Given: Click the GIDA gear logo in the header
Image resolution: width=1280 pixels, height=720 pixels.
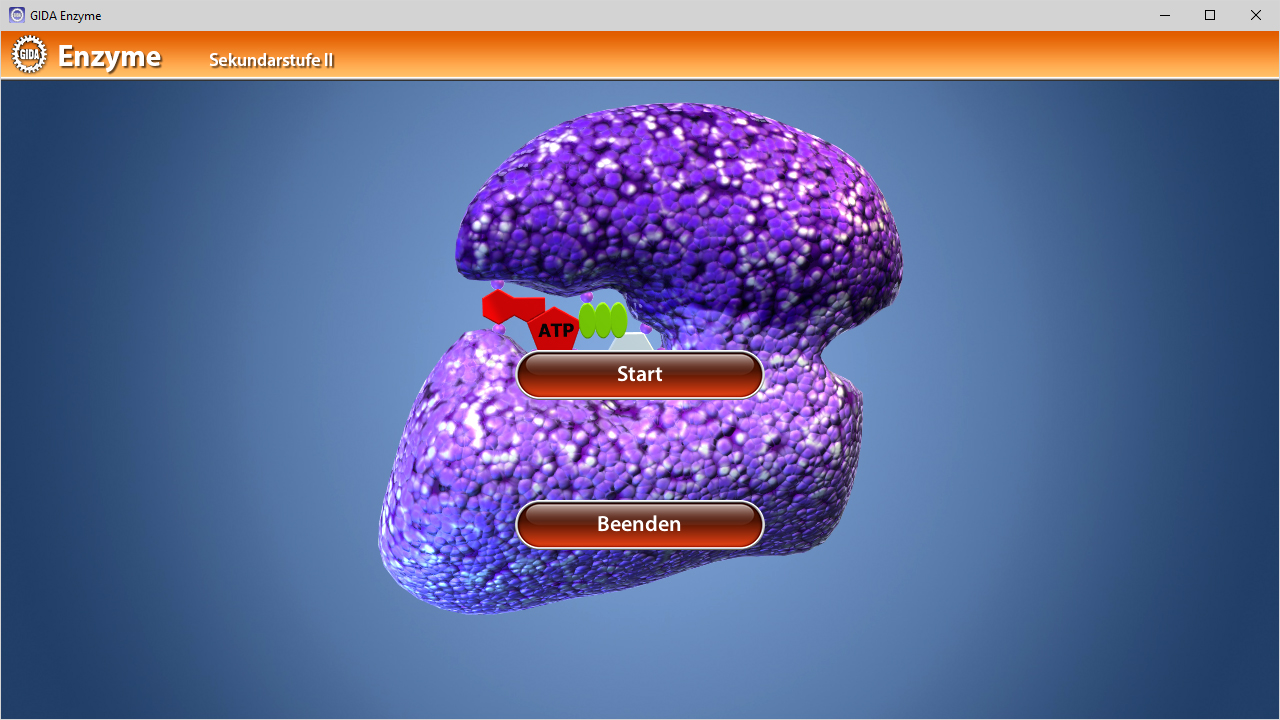Looking at the screenshot, I should pyautogui.click(x=29, y=54).
